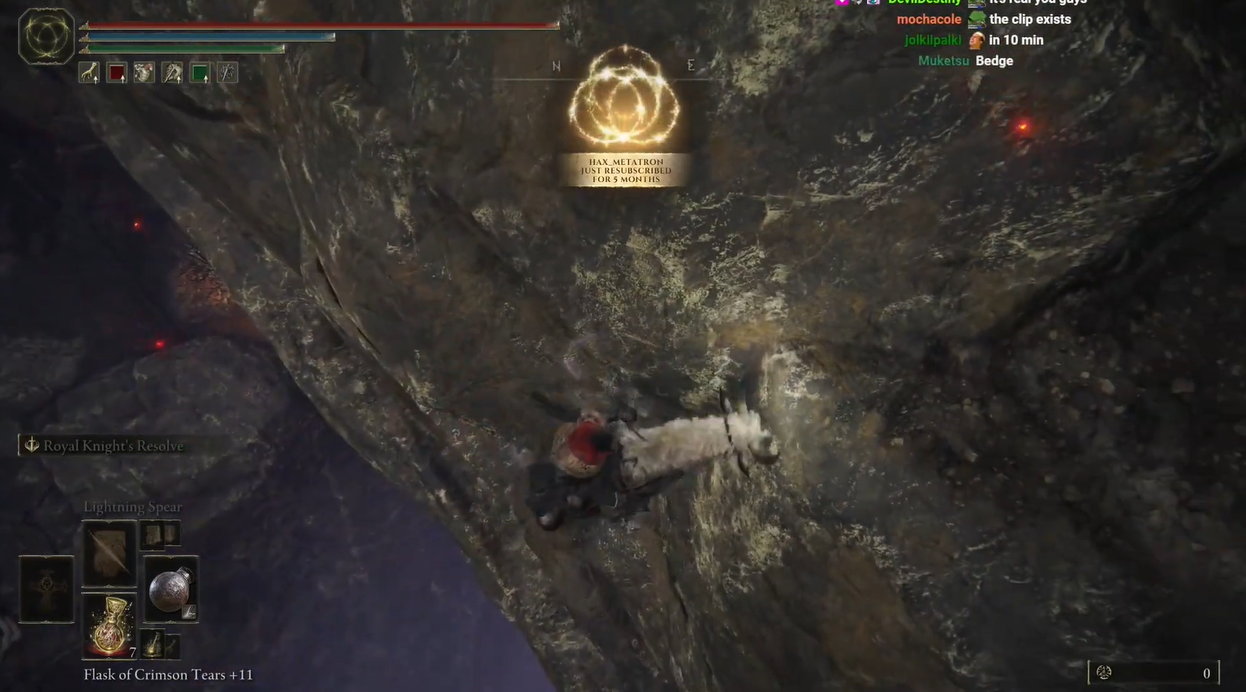The width and height of the screenshot is (1246, 692).
Task: Click the round metal orb armament slot
Action: (x=171, y=589)
